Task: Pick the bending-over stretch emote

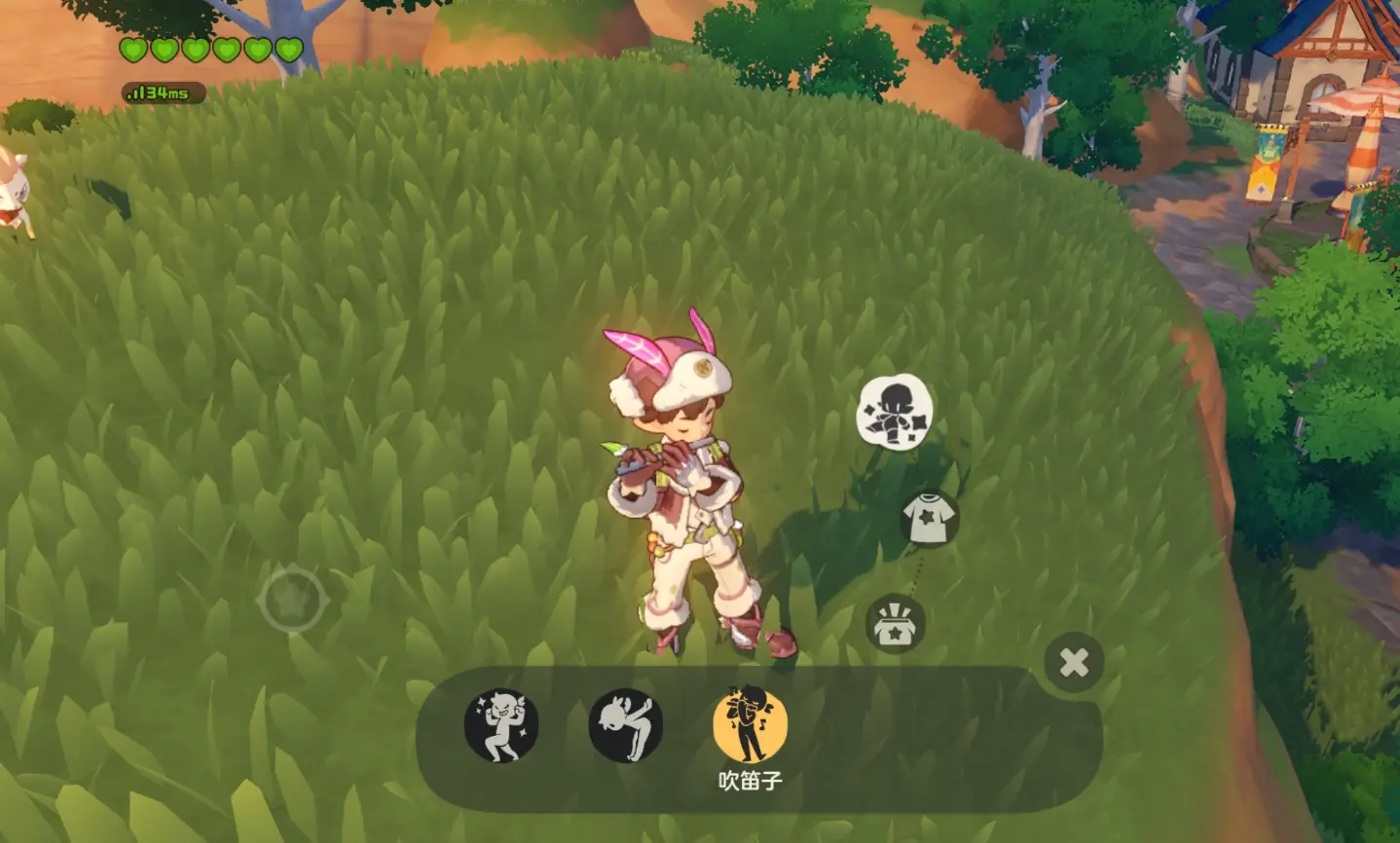Action: tap(625, 725)
